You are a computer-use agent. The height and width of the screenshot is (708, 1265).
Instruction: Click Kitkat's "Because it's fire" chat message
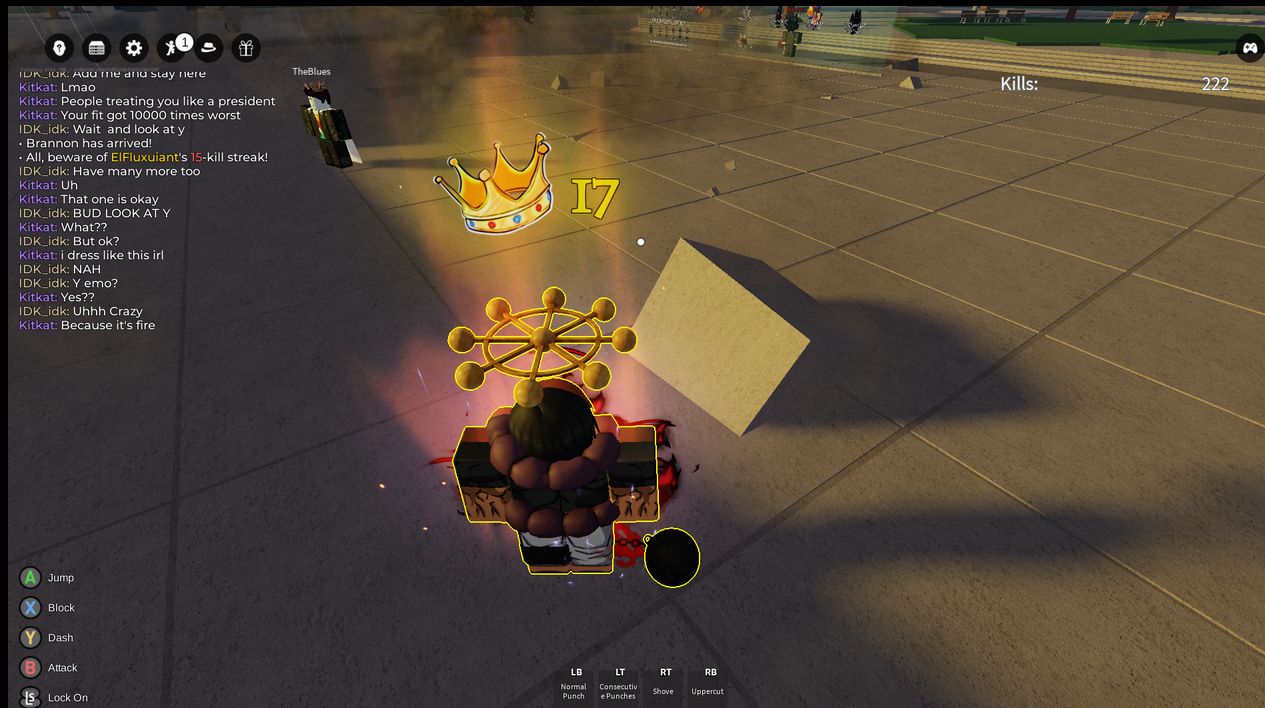[x=107, y=325]
